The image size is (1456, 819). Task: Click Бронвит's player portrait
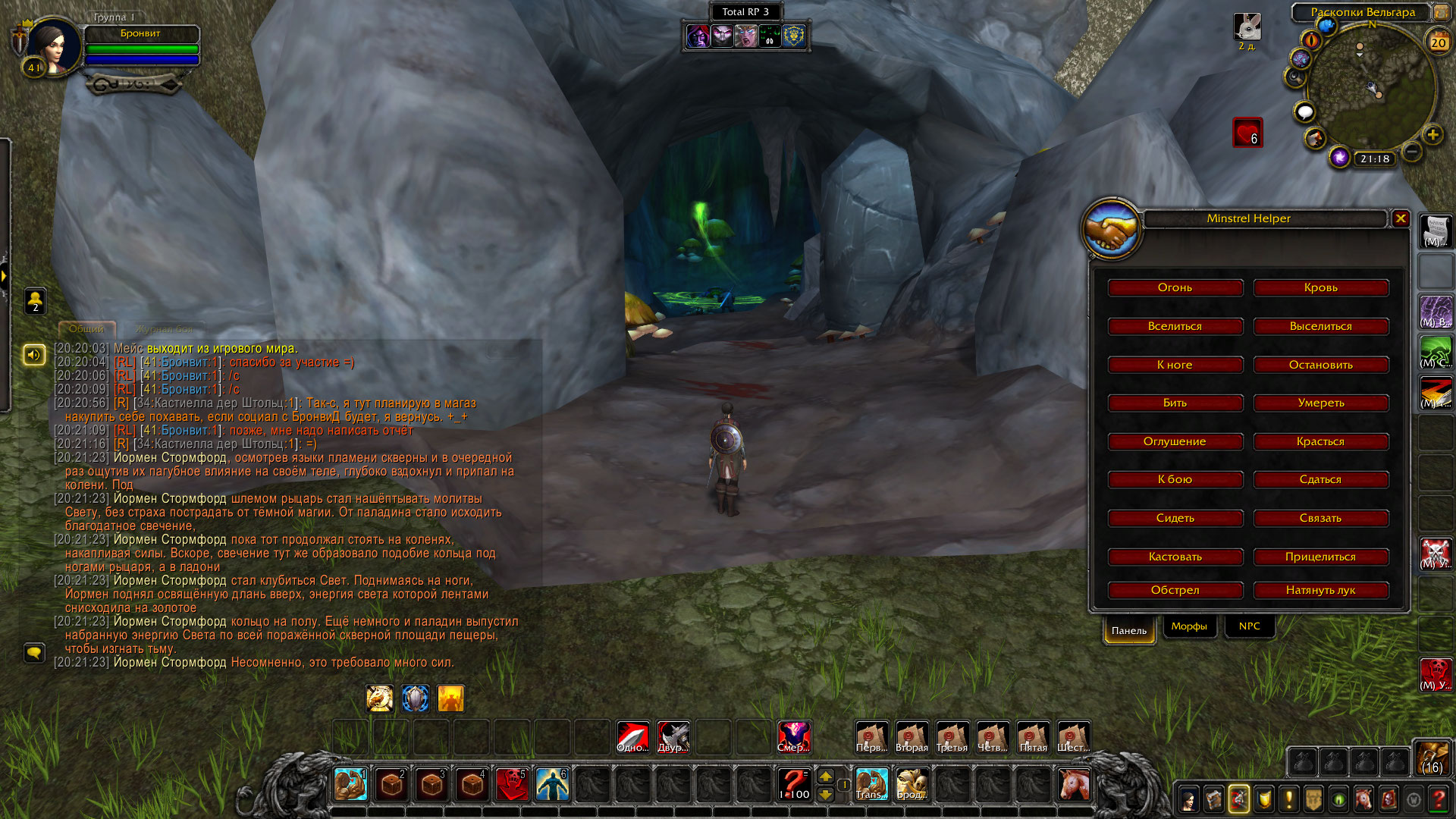(53, 45)
